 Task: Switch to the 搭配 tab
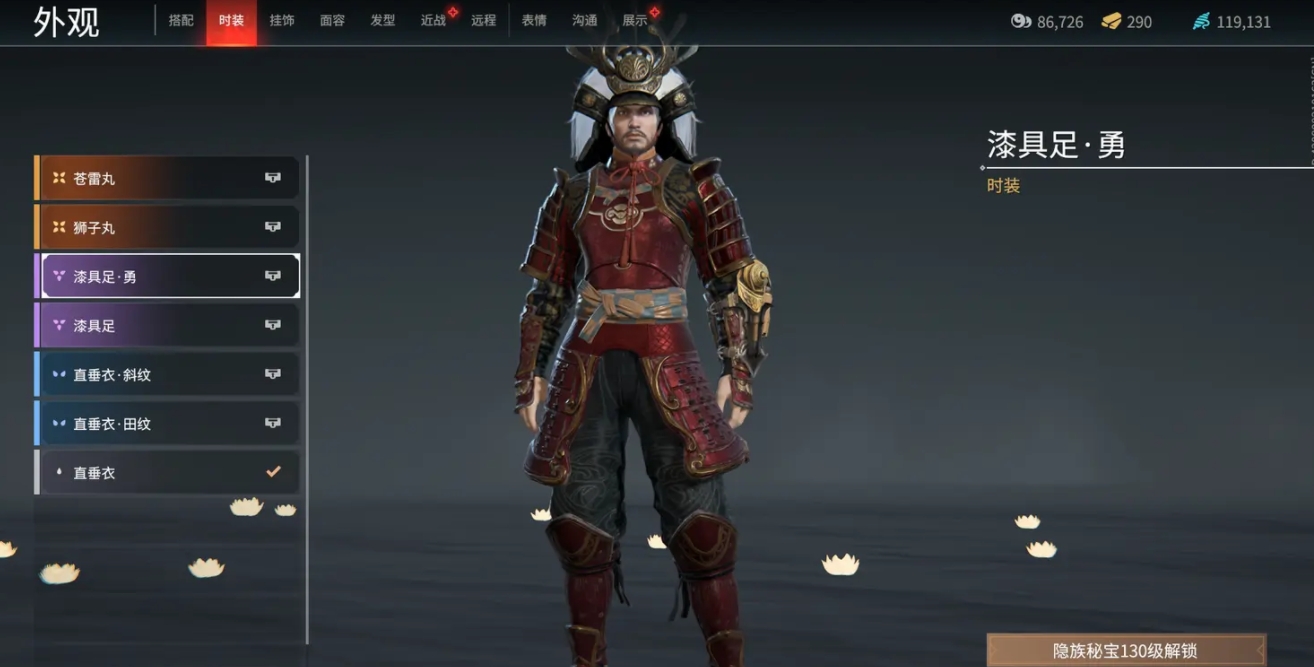point(181,21)
